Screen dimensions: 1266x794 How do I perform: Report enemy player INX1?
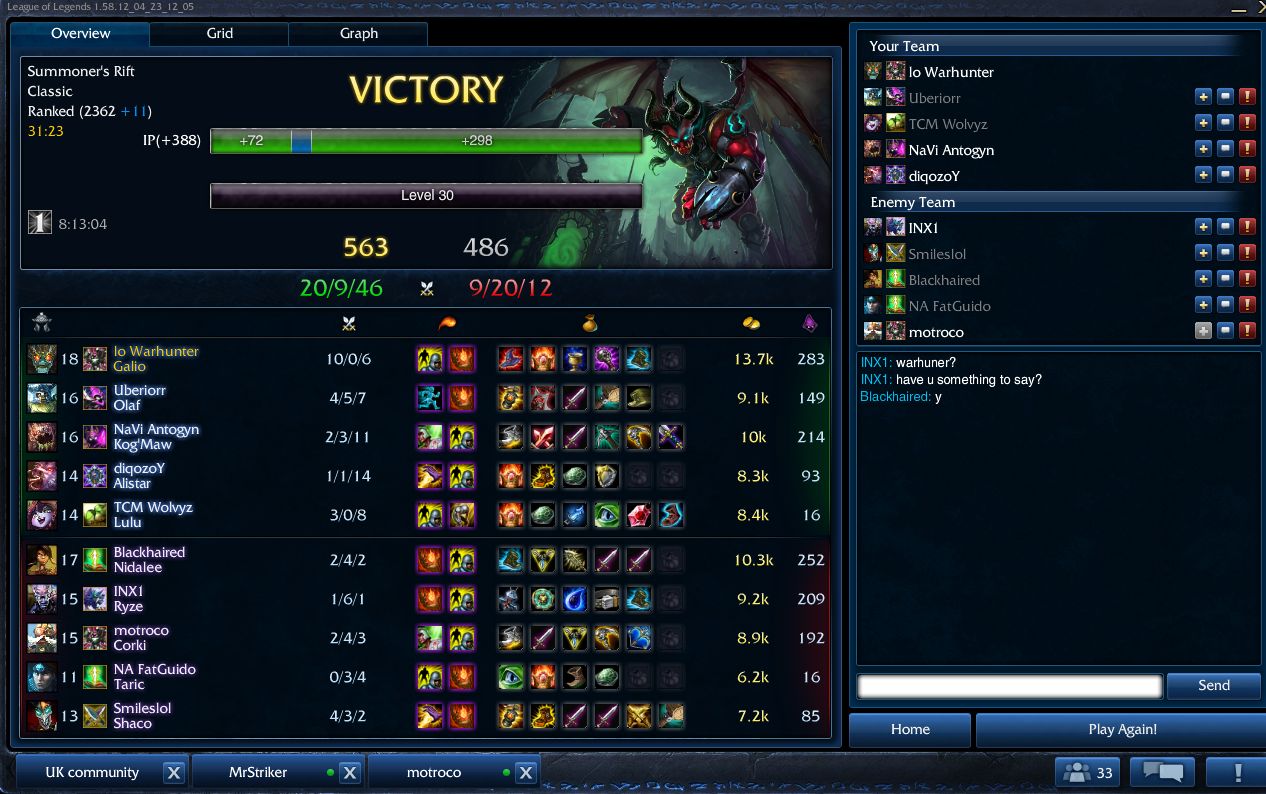[x=1247, y=227]
